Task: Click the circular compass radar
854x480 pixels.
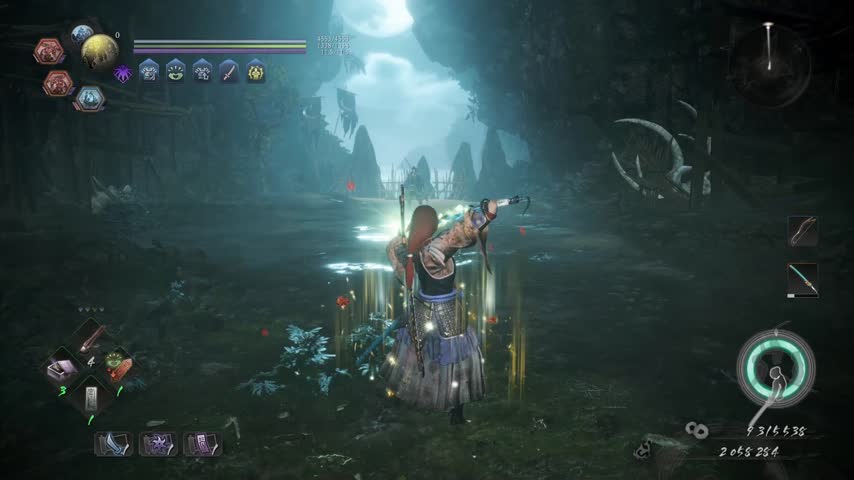Action: coord(769,65)
